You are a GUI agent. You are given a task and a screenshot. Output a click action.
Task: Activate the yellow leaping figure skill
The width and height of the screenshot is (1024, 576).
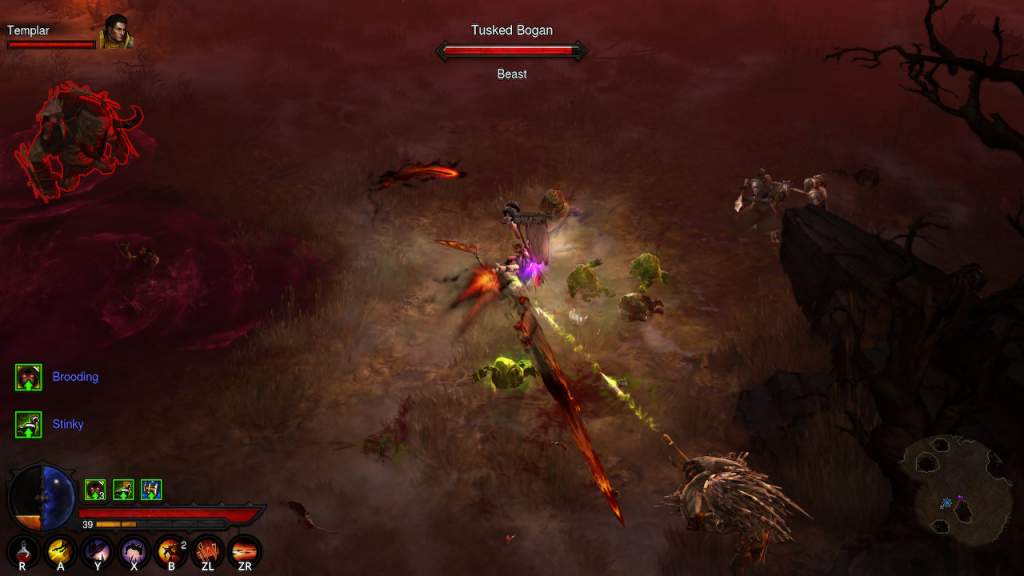click(60, 550)
